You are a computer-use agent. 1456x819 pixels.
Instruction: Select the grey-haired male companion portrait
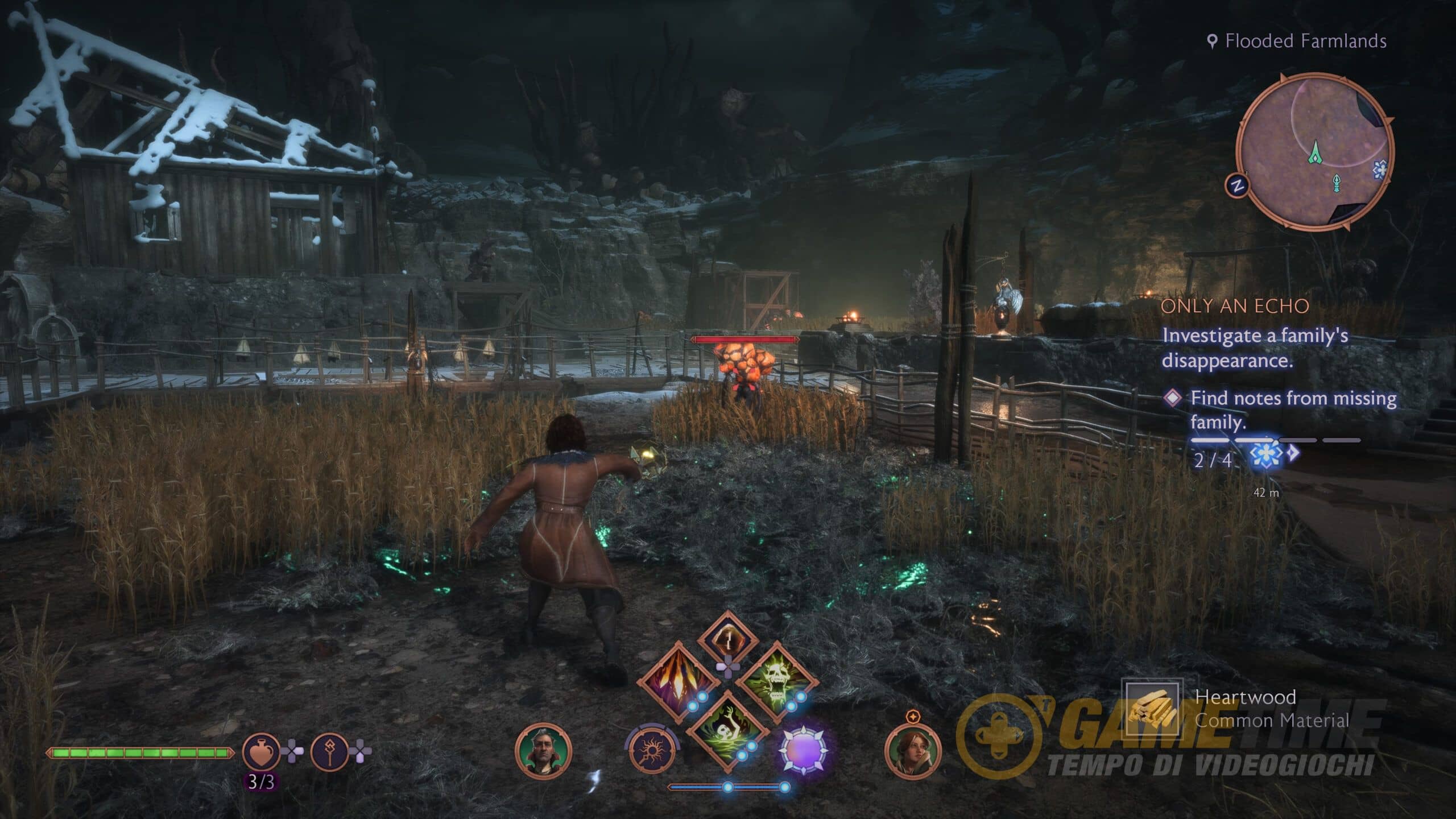[x=543, y=751]
